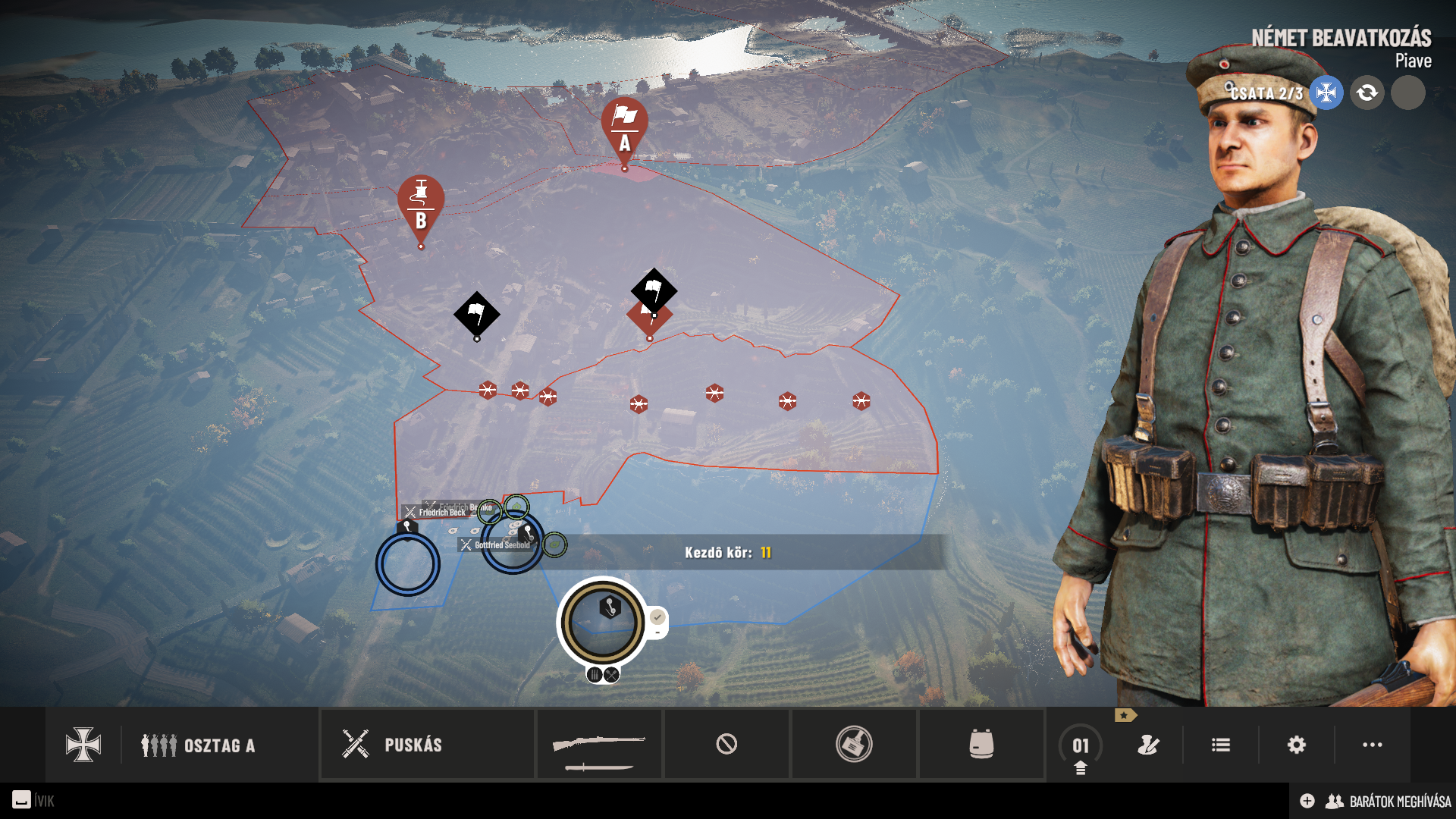1456x819 pixels.
Task: Select the round bandage-style equipment slot
Action: pos(854,745)
